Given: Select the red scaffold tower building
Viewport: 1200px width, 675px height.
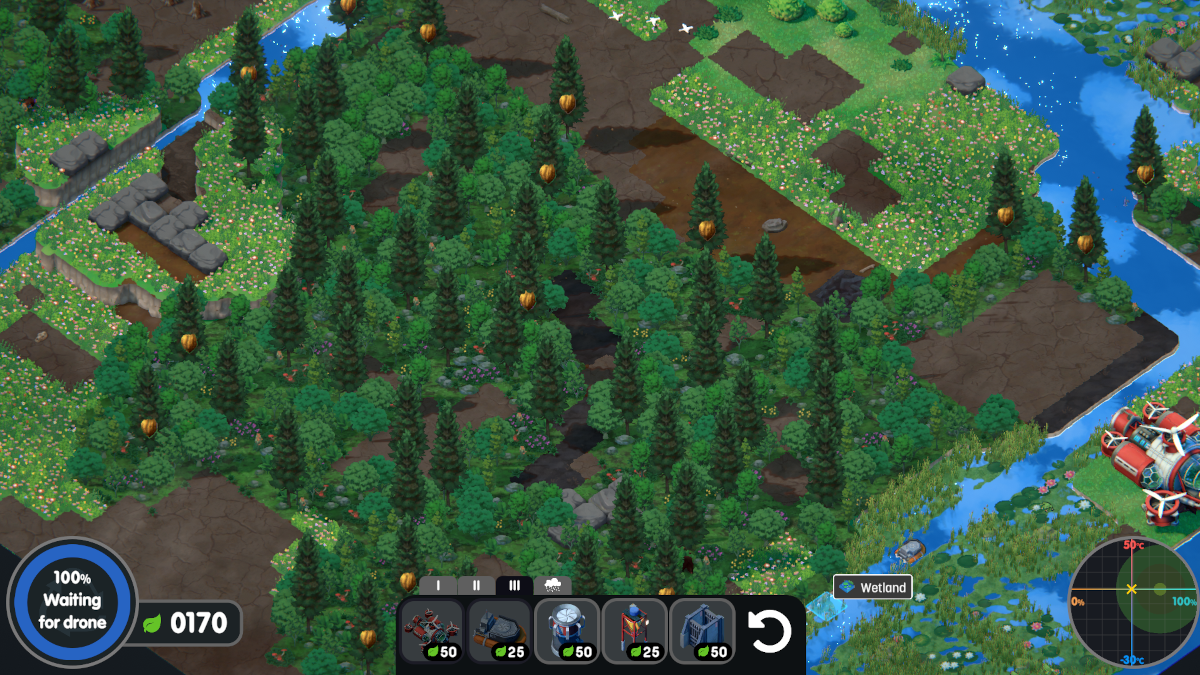Looking at the screenshot, I should point(634,631).
